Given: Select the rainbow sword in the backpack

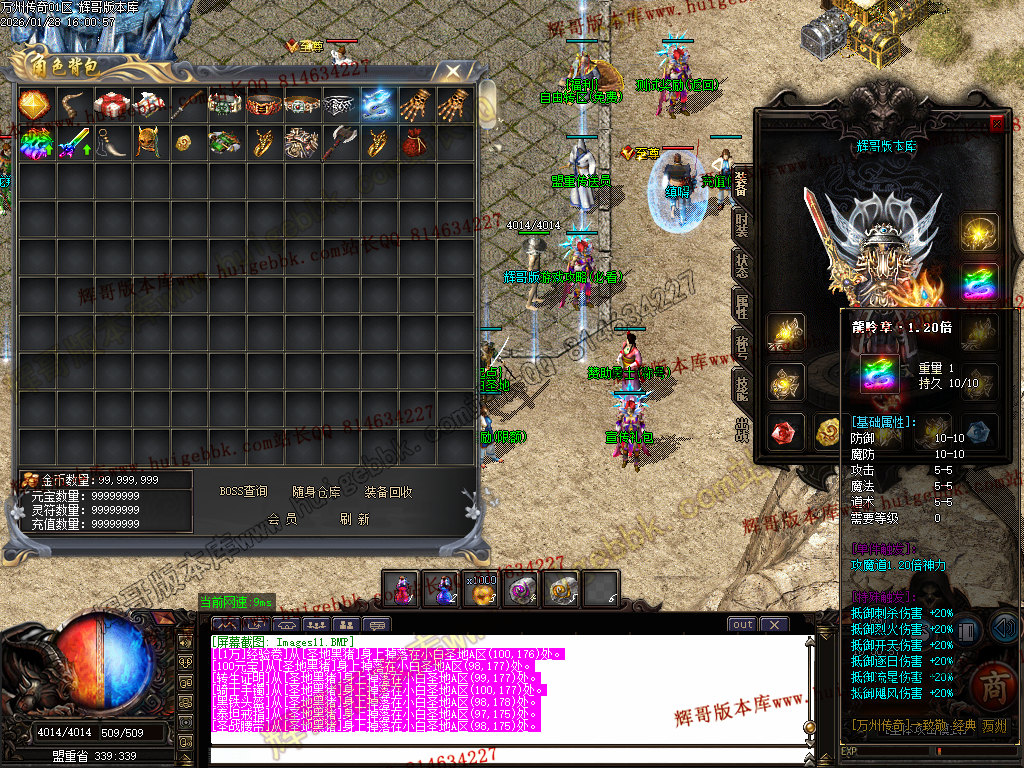Looking at the screenshot, I should (73, 142).
